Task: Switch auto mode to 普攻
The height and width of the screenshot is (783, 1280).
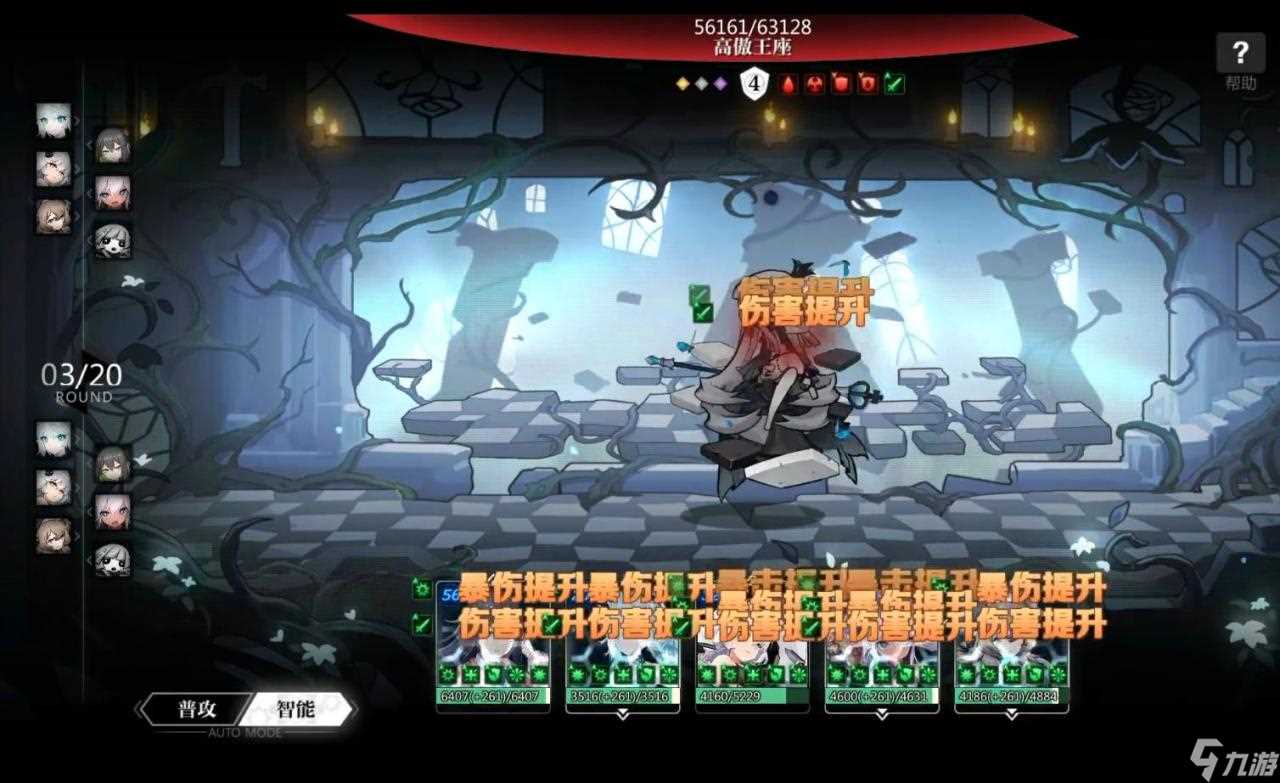Action: click(x=196, y=710)
